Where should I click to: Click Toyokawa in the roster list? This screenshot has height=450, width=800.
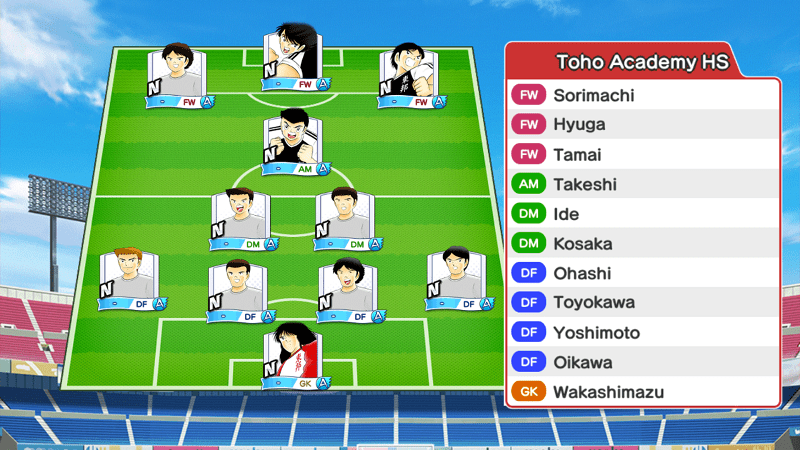[x=642, y=302]
